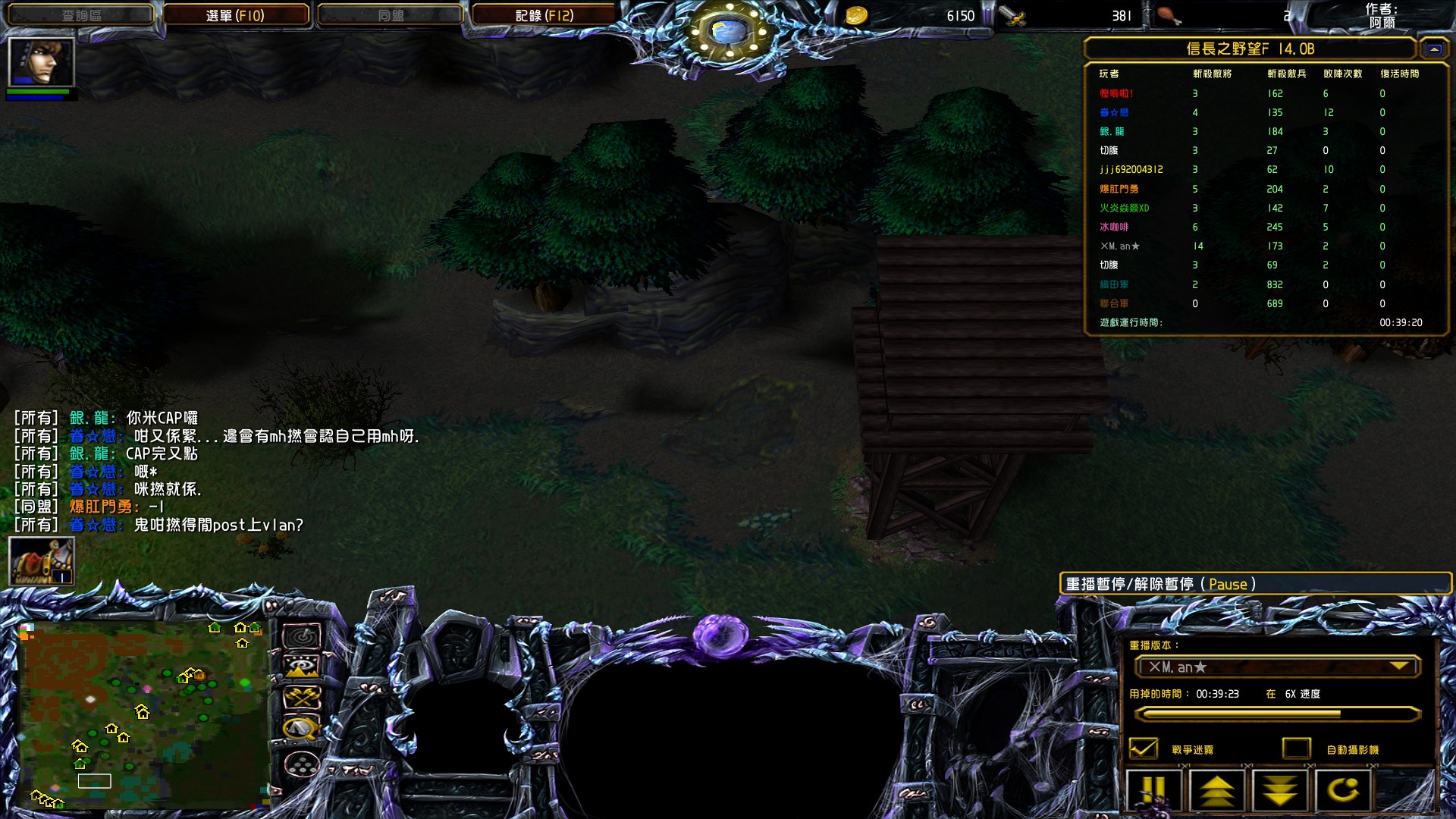
Task: Click the minimap
Action: [144, 713]
